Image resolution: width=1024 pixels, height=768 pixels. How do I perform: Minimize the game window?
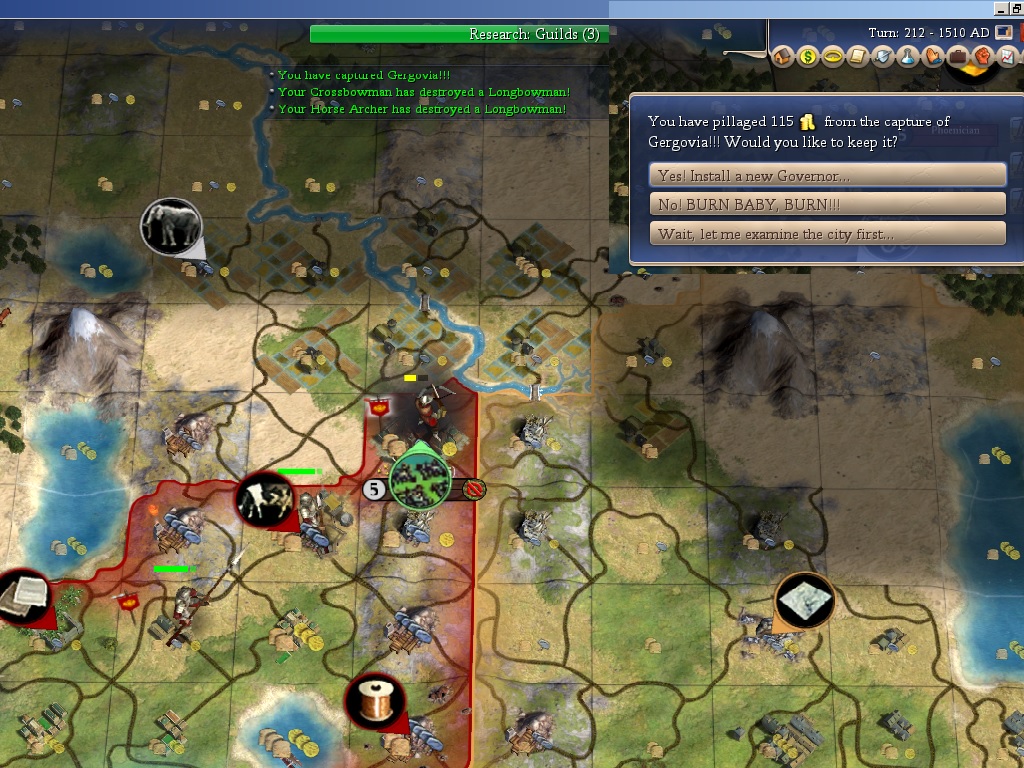coord(1000,8)
